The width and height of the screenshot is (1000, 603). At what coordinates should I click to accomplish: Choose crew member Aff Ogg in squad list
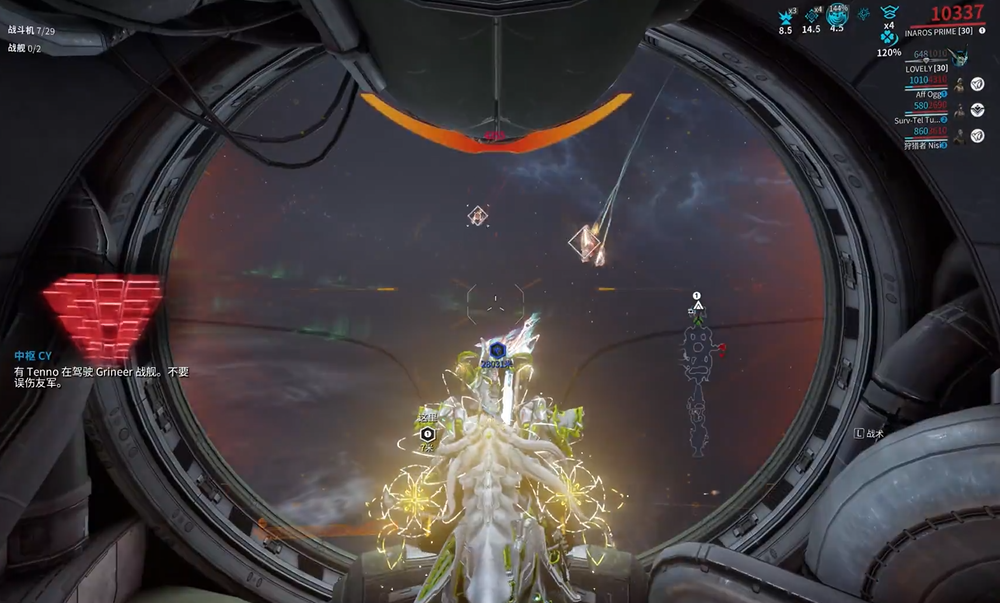[932, 94]
